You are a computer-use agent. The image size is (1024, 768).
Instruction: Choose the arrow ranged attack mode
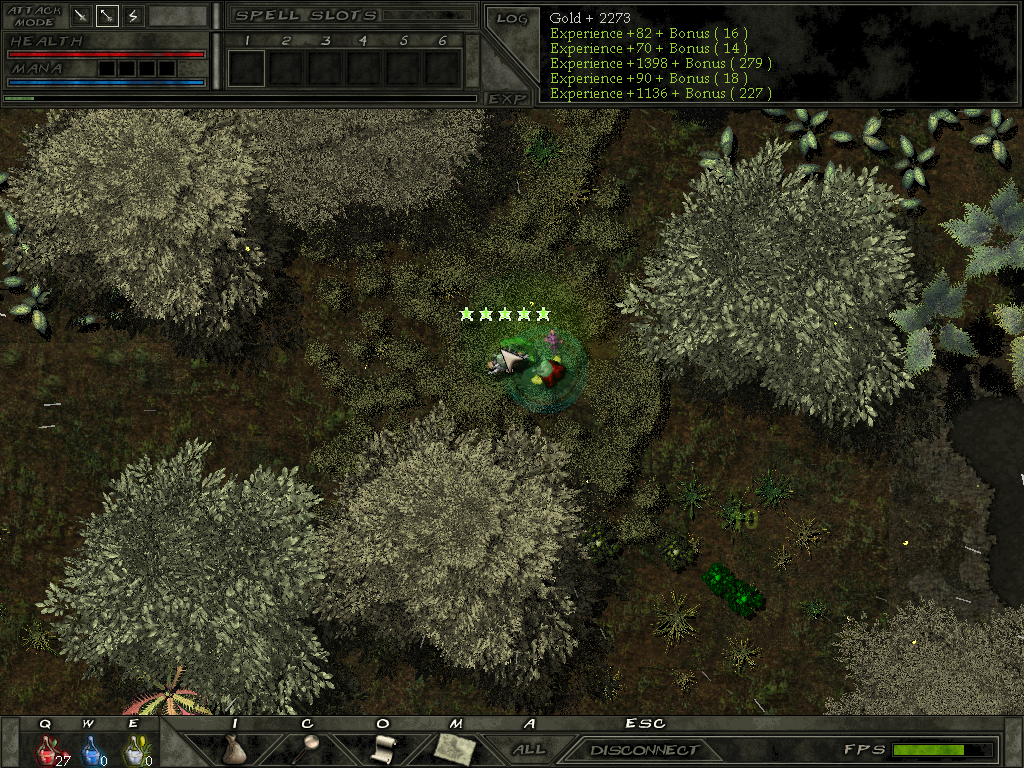pos(107,16)
